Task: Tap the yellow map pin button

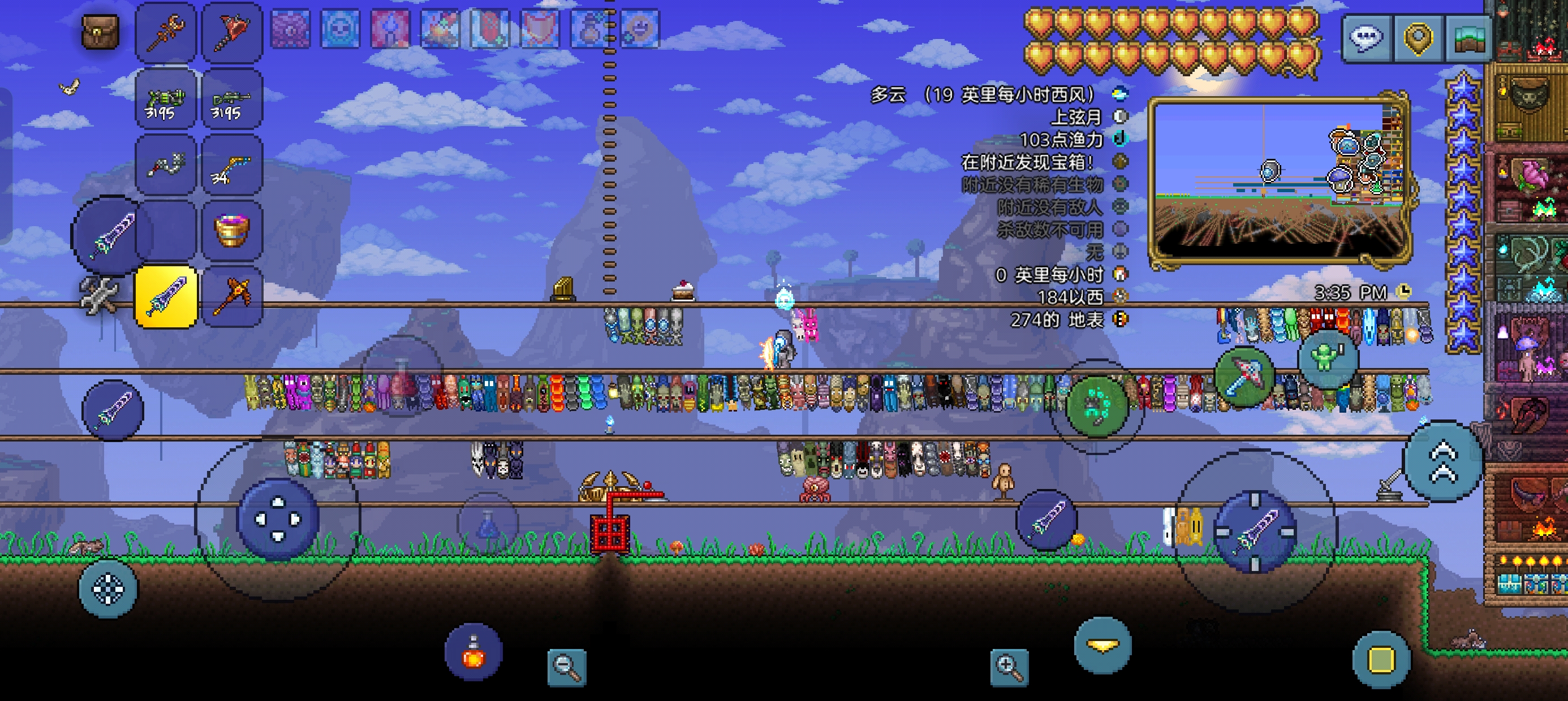Action: (1418, 38)
